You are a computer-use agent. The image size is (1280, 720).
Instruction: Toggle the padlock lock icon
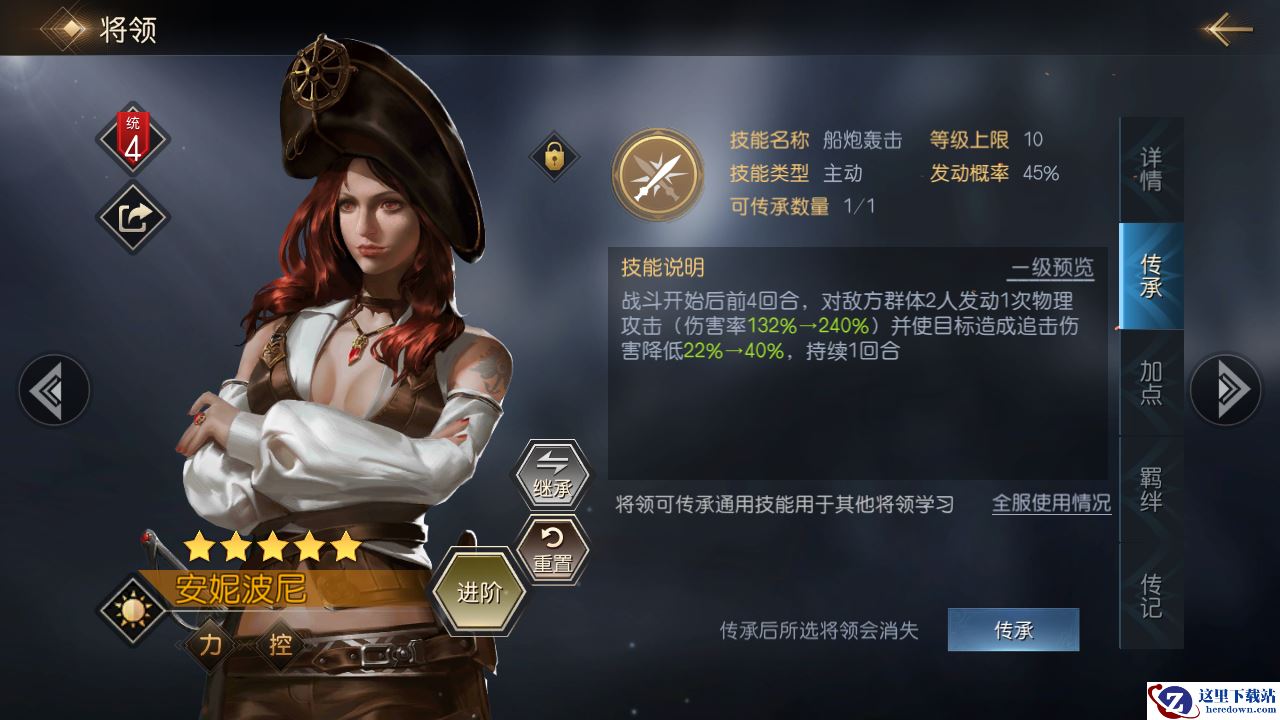(x=553, y=156)
